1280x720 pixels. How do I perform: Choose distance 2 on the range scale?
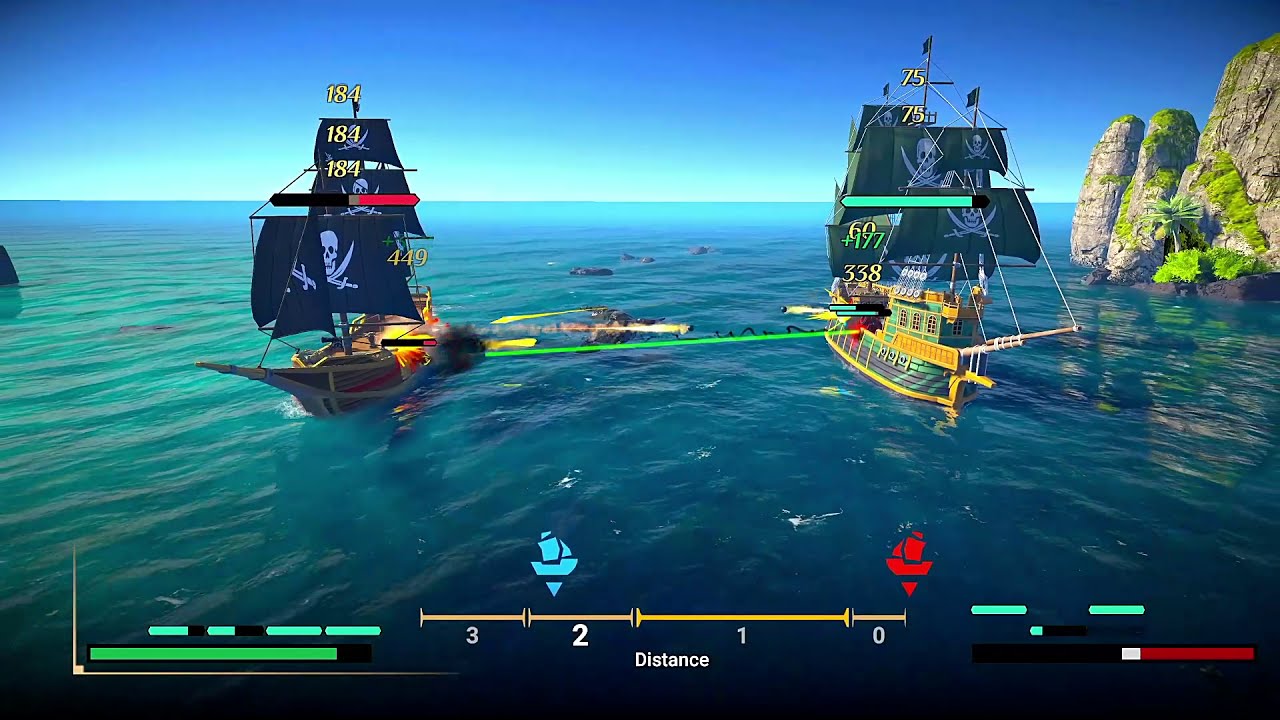[580, 636]
